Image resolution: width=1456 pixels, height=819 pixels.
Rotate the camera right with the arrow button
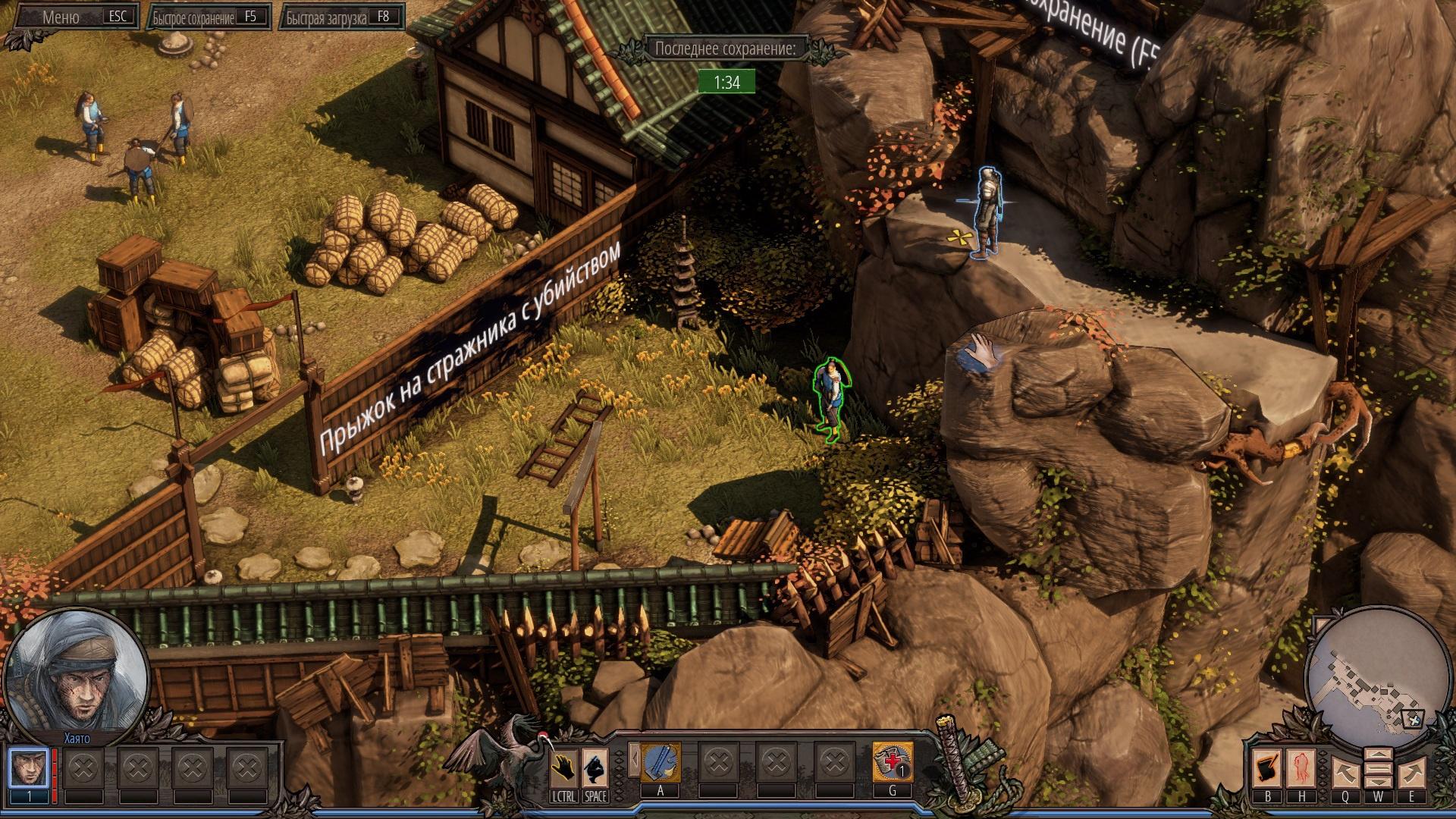coord(1410,772)
